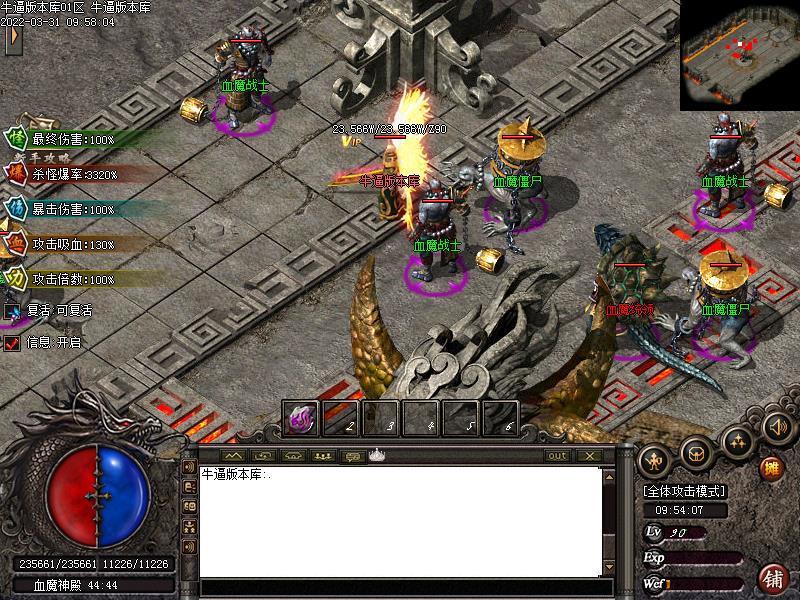Click the 复活 revive status icon
The image size is (800, 600).
(12, 311)
